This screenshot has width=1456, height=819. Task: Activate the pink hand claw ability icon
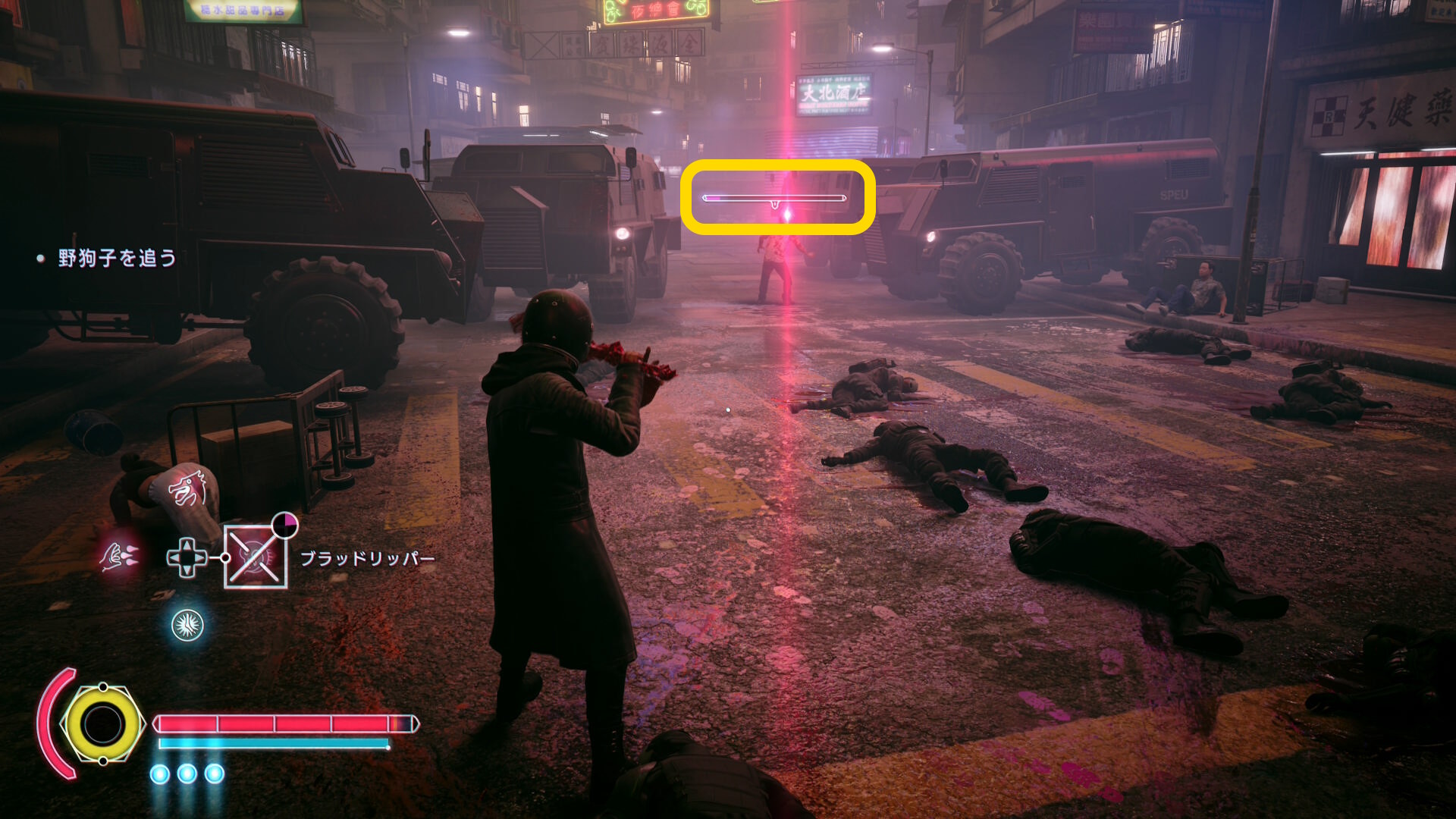click(119, 557)
